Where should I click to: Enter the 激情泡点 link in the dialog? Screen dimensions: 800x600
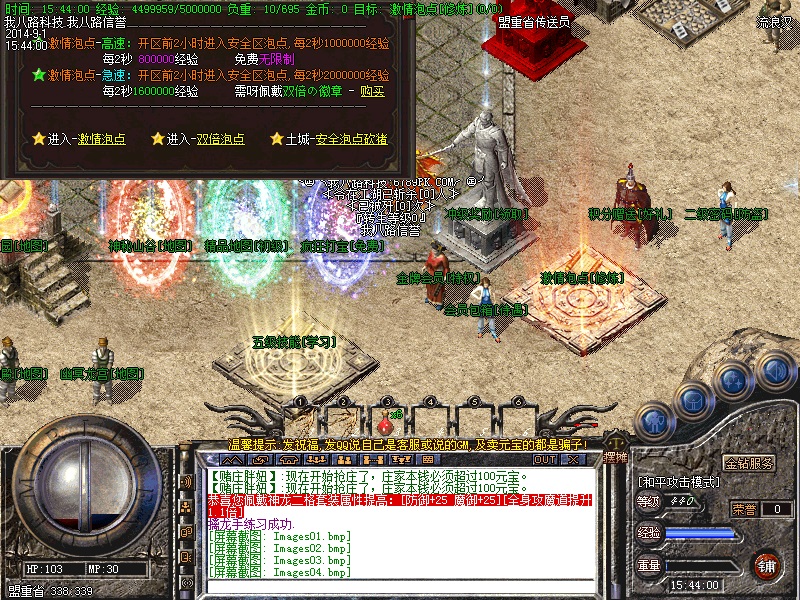tap(105, 139)
